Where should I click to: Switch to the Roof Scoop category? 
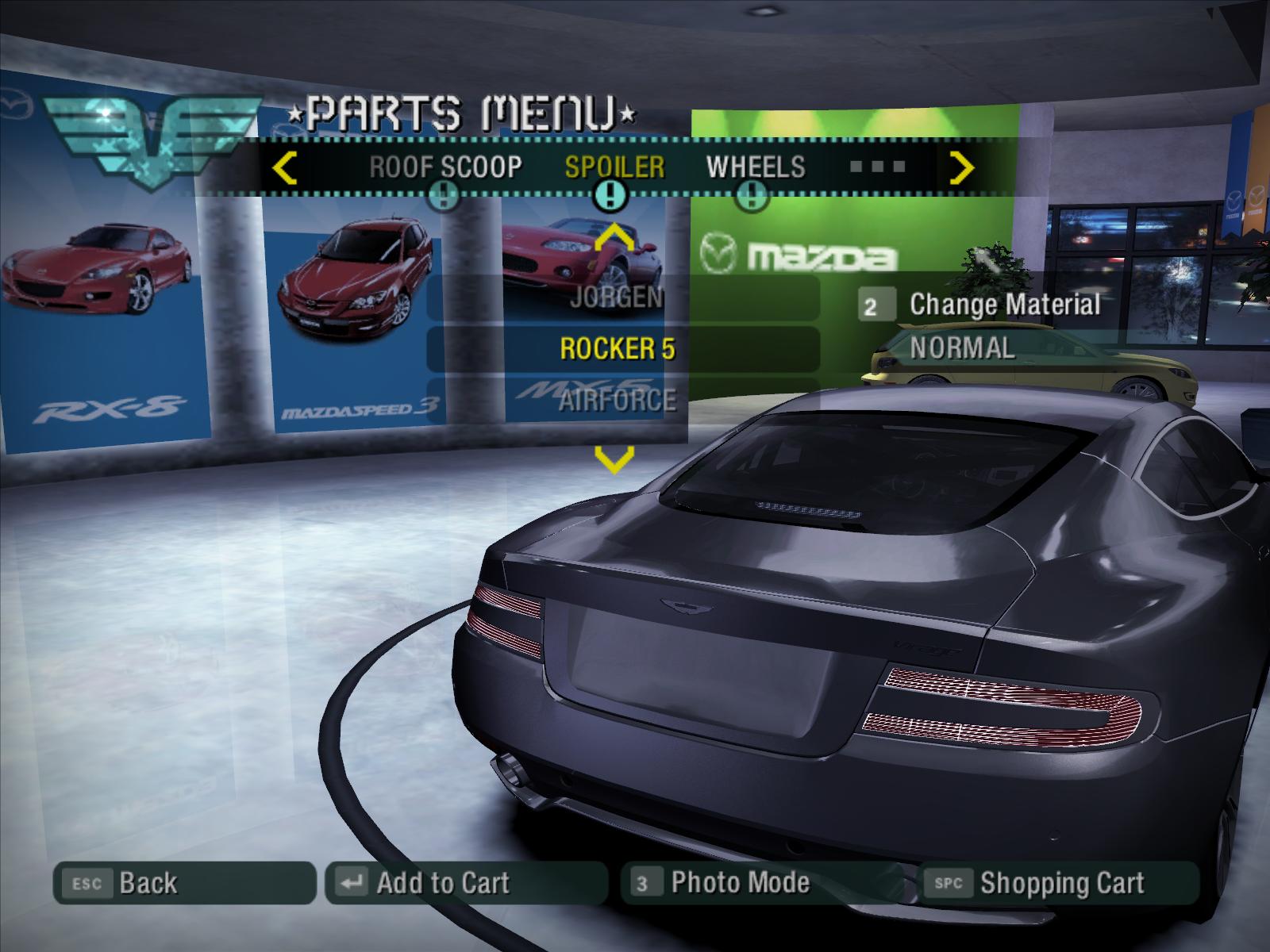445,167
